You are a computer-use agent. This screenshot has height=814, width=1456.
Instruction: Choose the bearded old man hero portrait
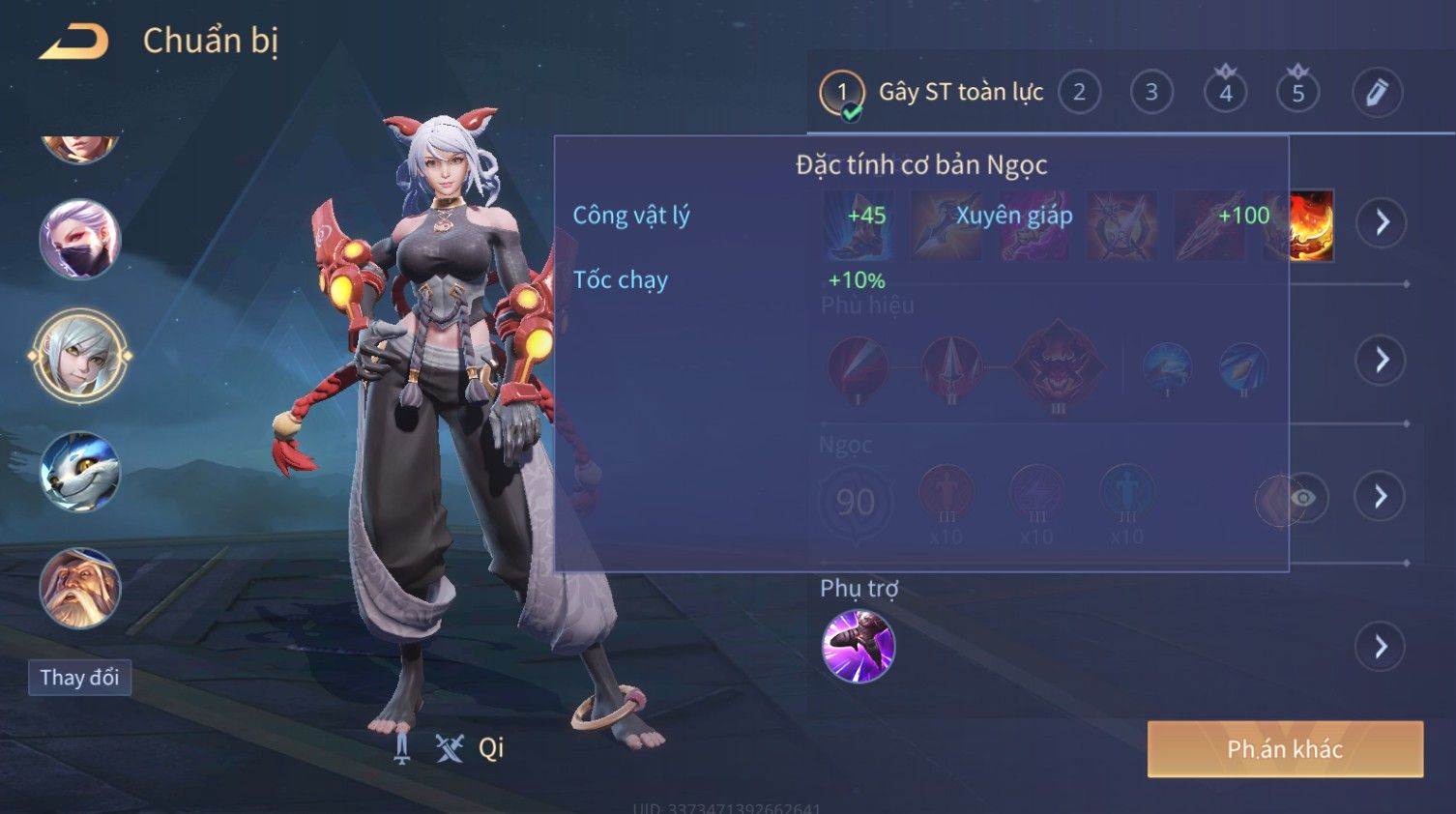coord(79,588)
